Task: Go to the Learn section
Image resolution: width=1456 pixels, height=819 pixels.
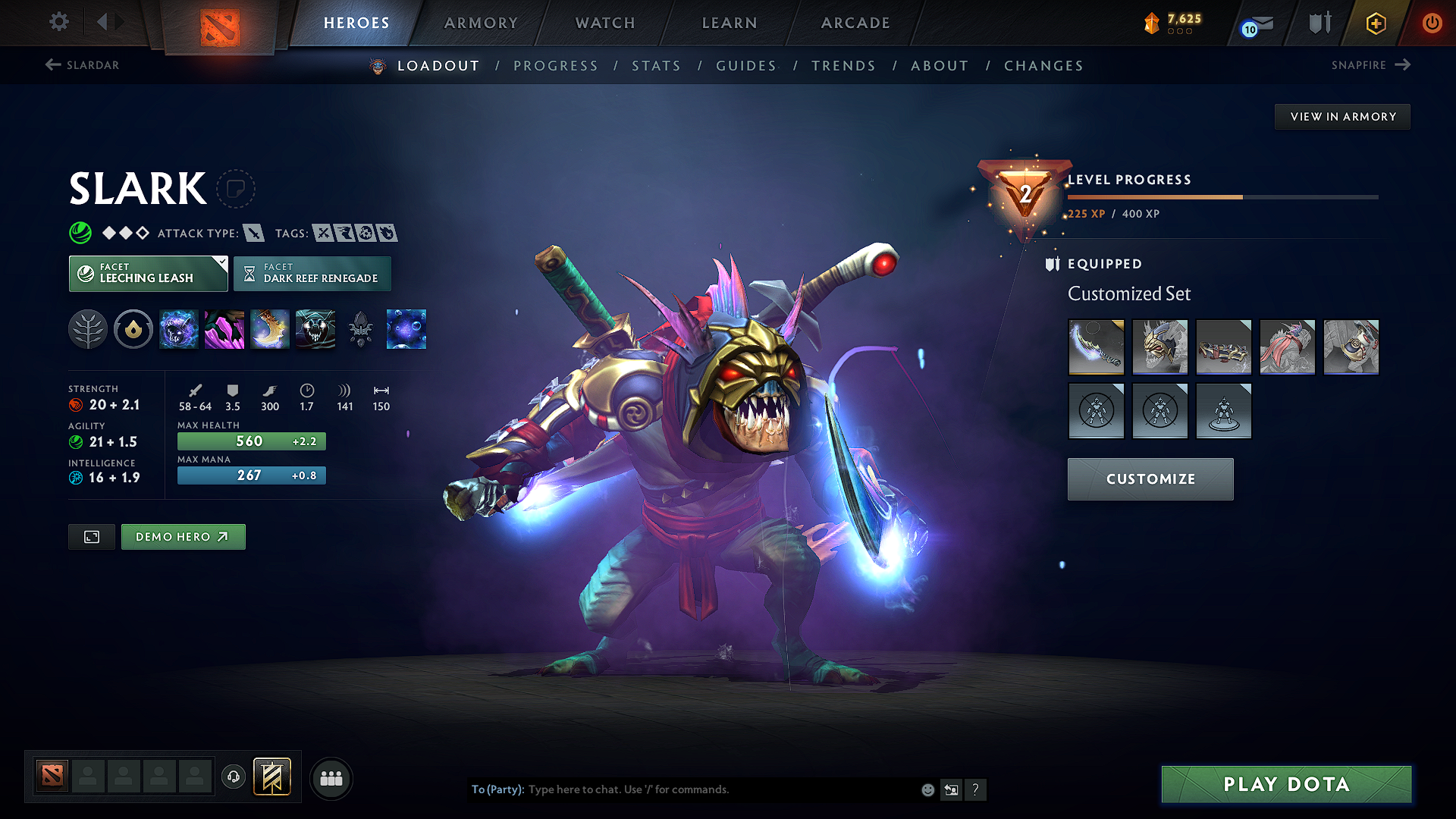Action: 730,23
